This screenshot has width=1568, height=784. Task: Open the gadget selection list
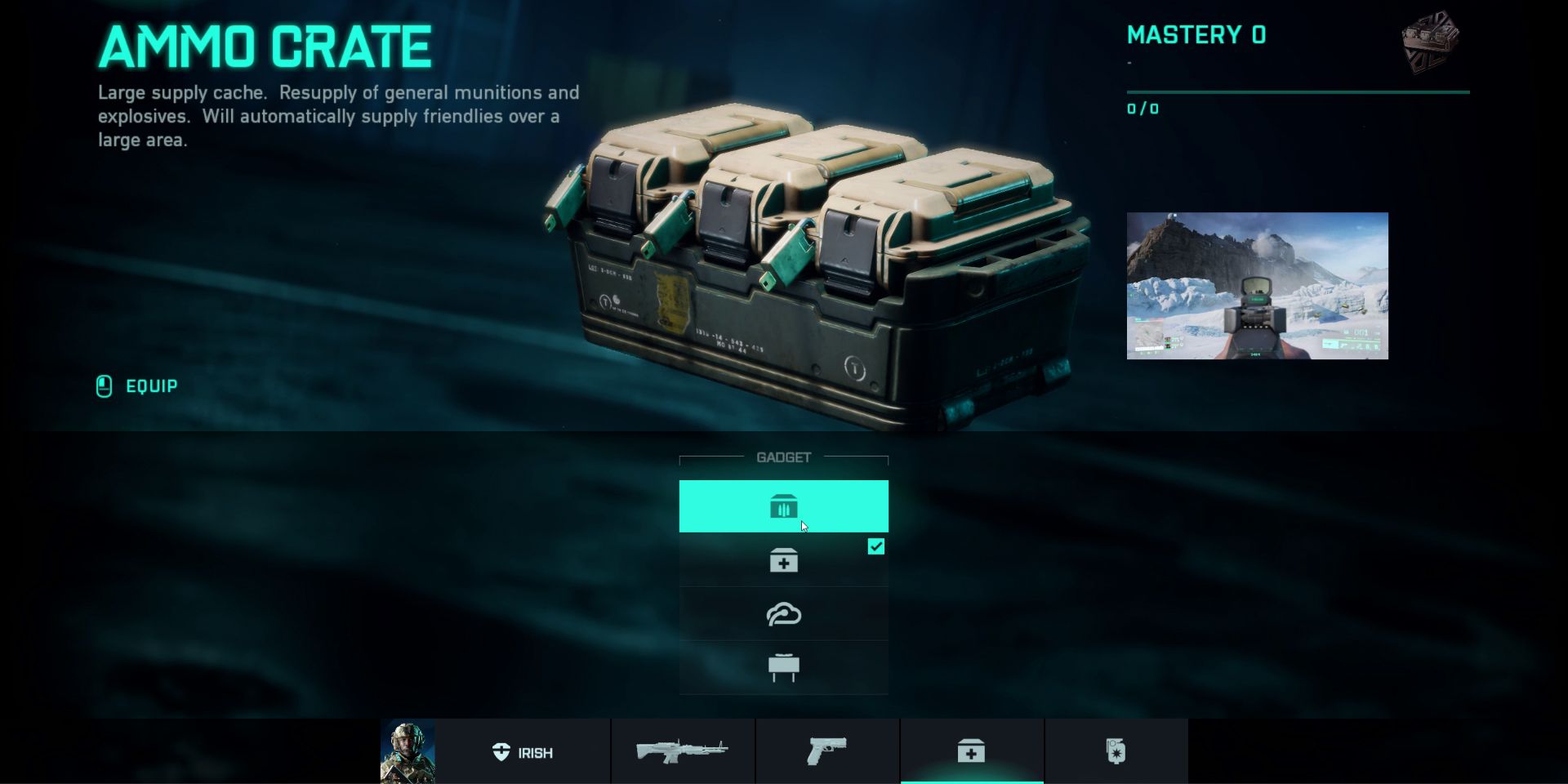coord(784,586)
